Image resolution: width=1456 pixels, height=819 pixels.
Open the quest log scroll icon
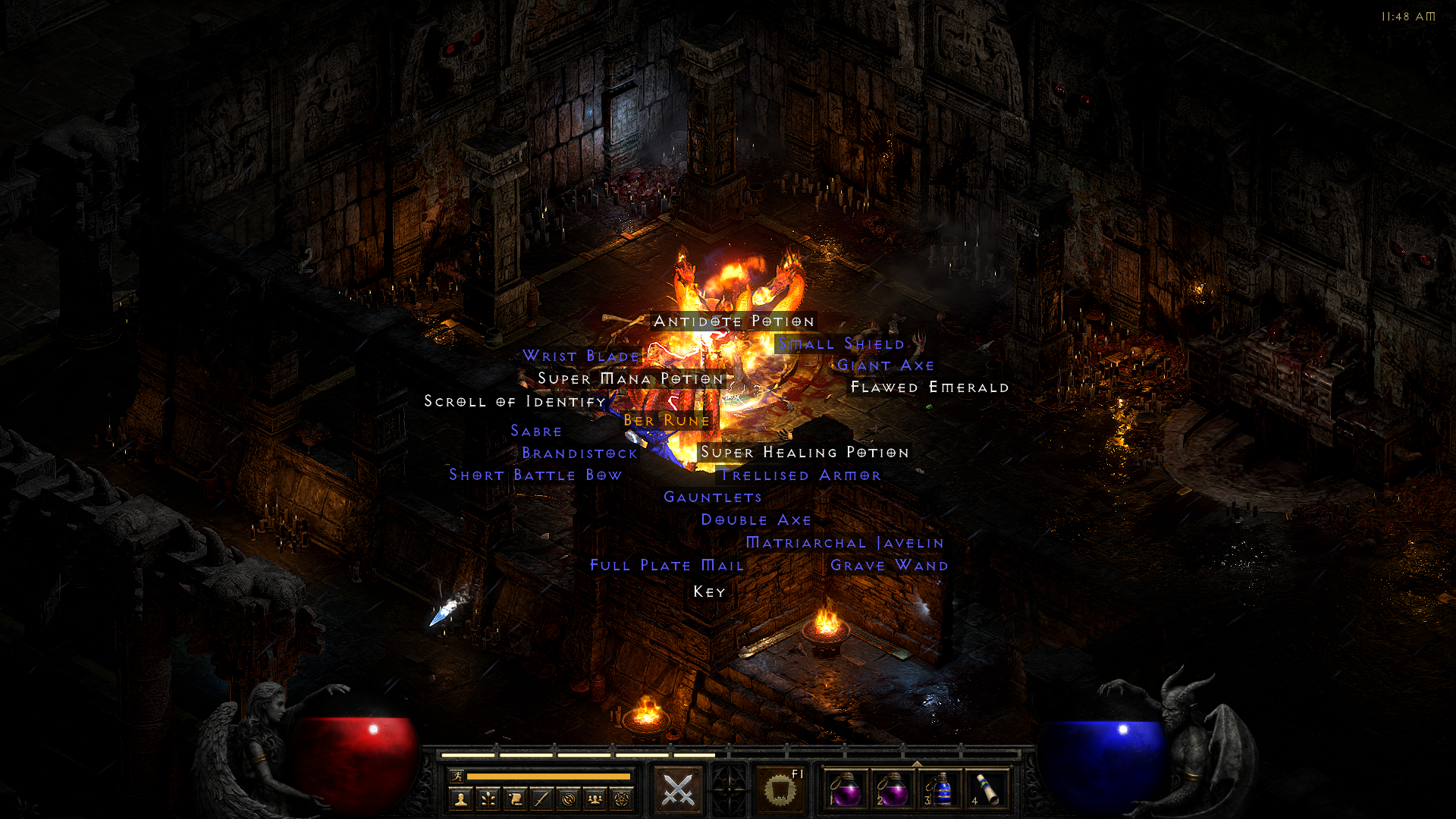point(516,797)
